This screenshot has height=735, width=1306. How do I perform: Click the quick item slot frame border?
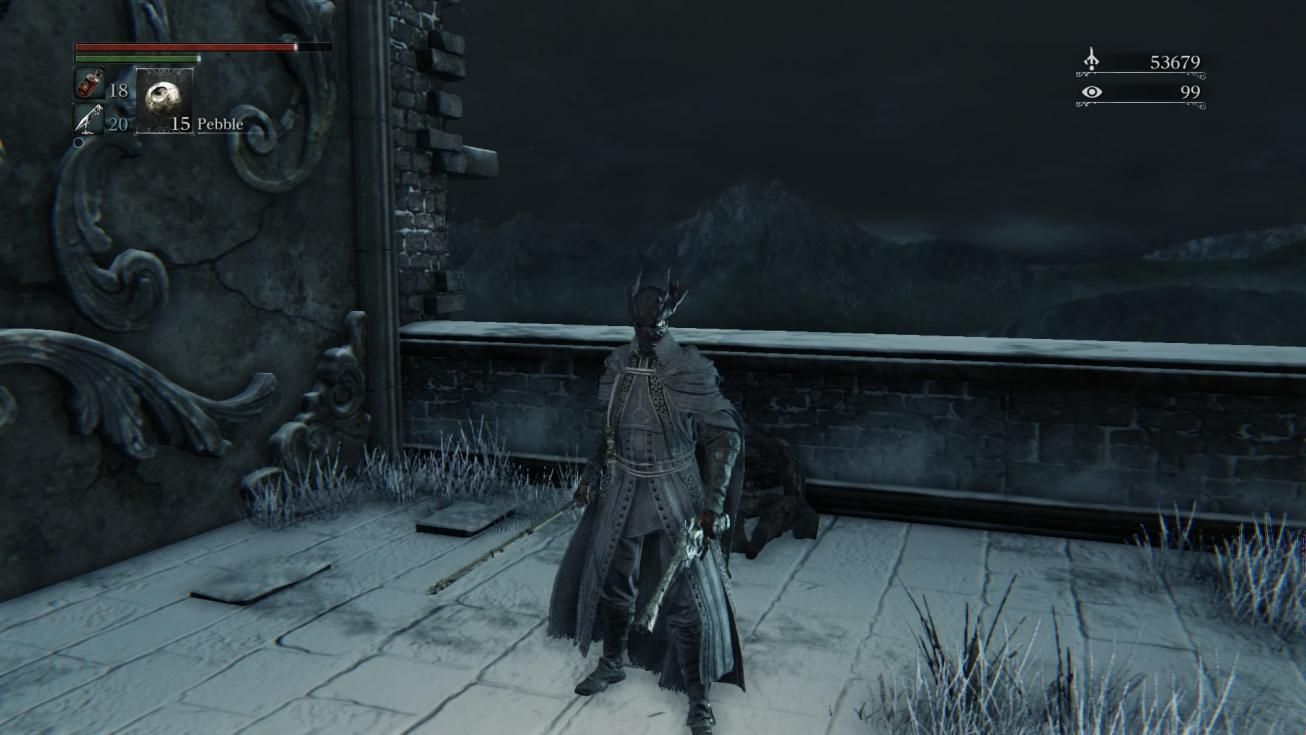pos(136,100)
